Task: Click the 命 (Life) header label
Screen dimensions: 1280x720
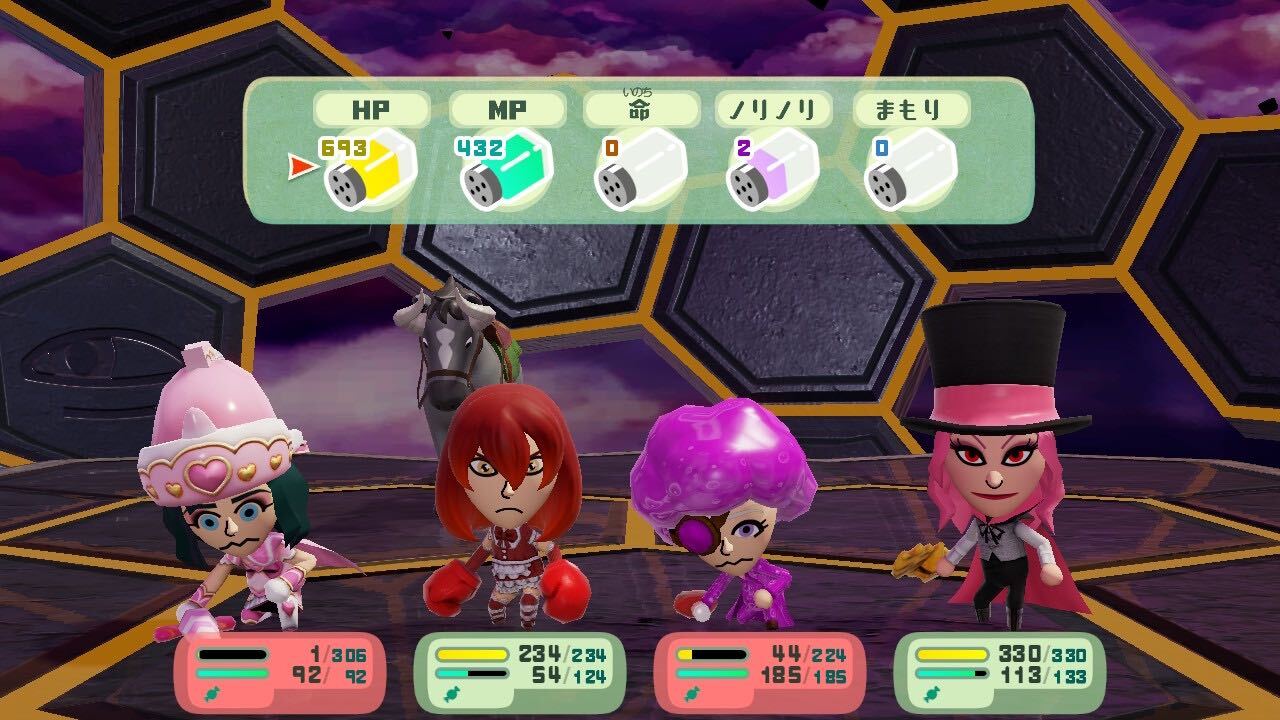Action: click(x=640, y=110)
